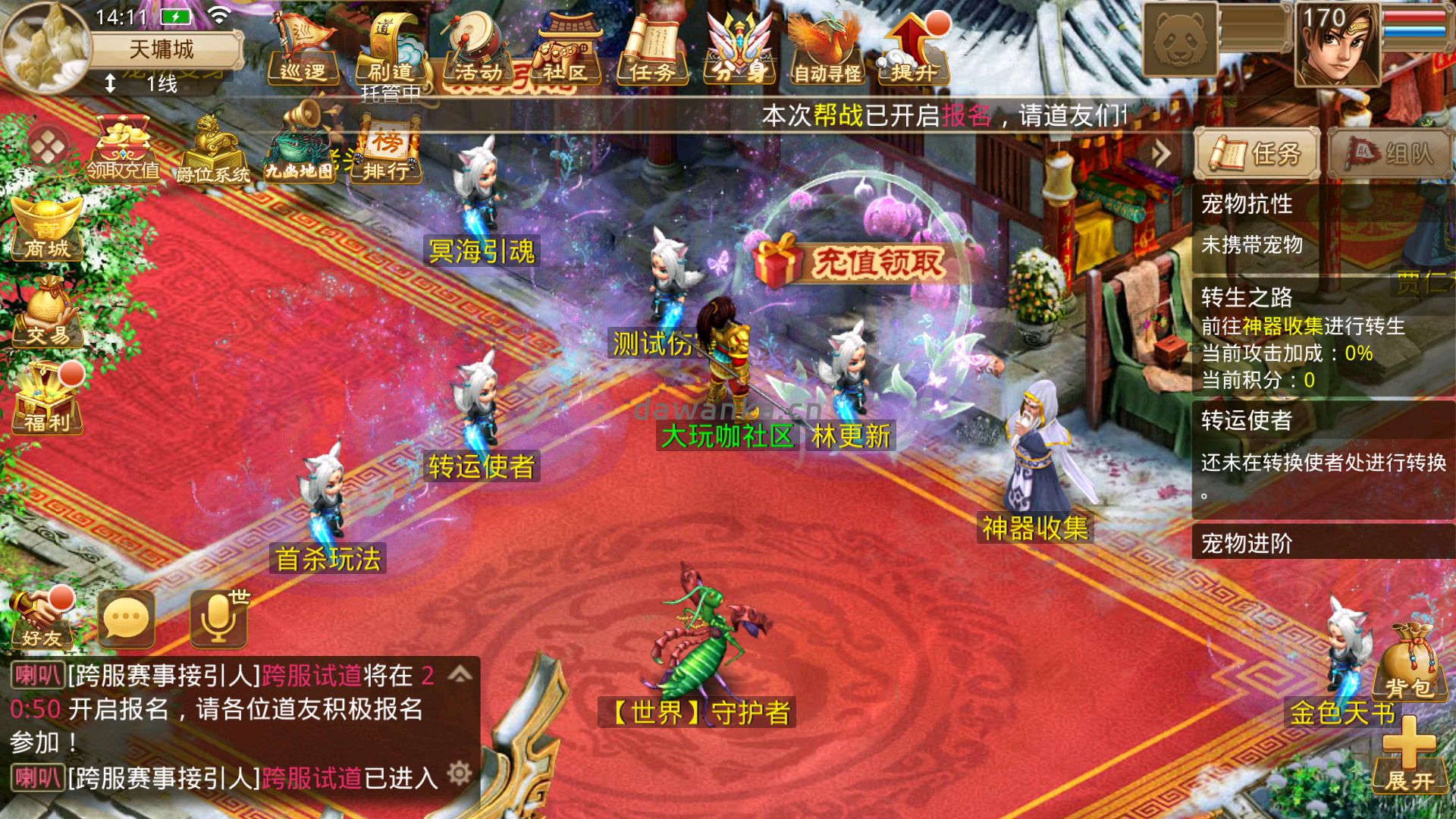Open the 交易 trade pouch
The width and height of the screenshot is (1456, 819).
coord(47,312)
